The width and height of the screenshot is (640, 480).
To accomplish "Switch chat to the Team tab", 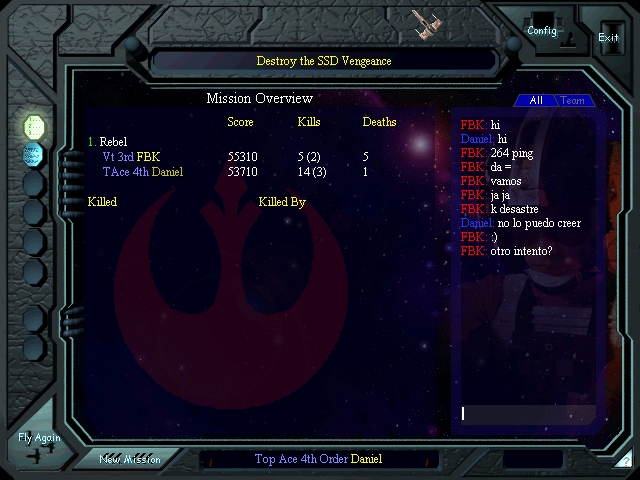I will coord(573,101).
